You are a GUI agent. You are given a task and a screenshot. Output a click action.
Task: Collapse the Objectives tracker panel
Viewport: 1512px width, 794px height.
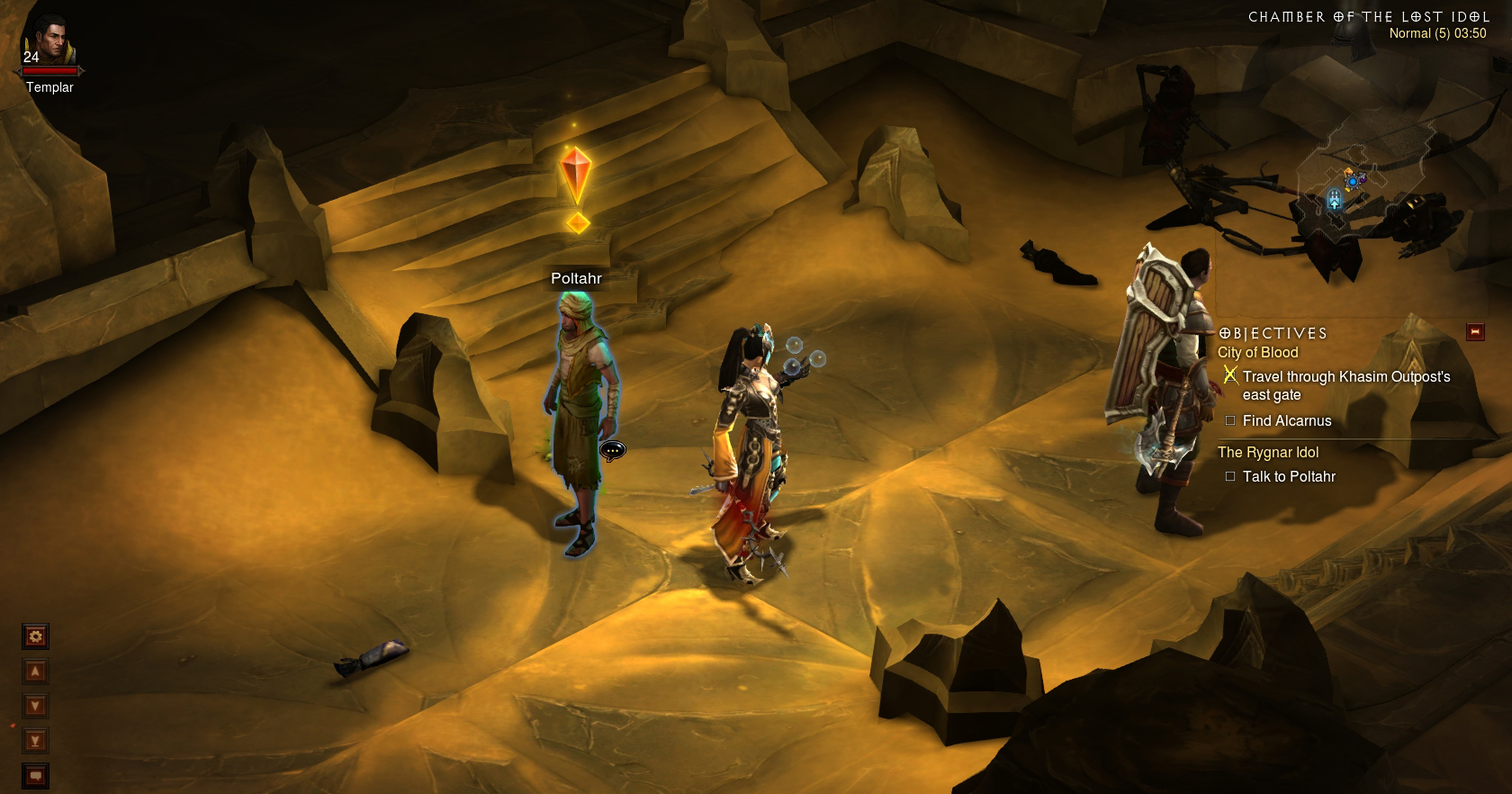tap(1475, 332)
